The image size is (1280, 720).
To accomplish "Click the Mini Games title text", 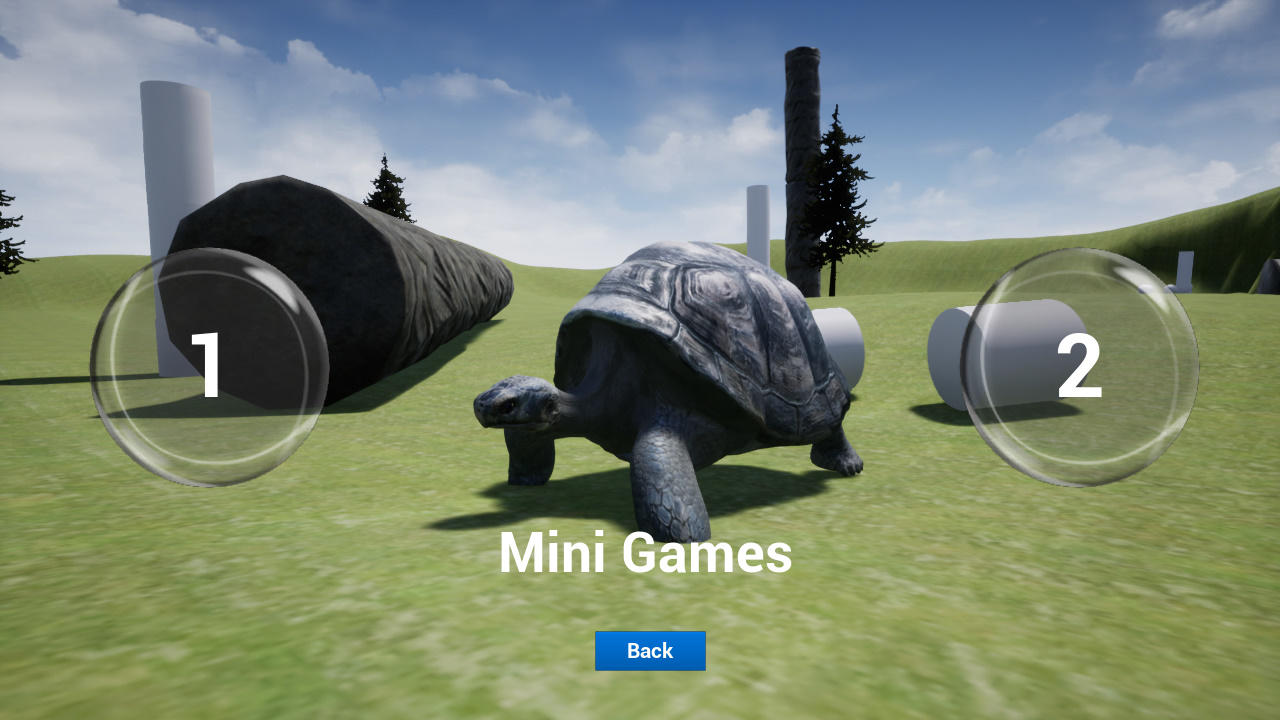I will pyautogui.click(x=646, y=553).
